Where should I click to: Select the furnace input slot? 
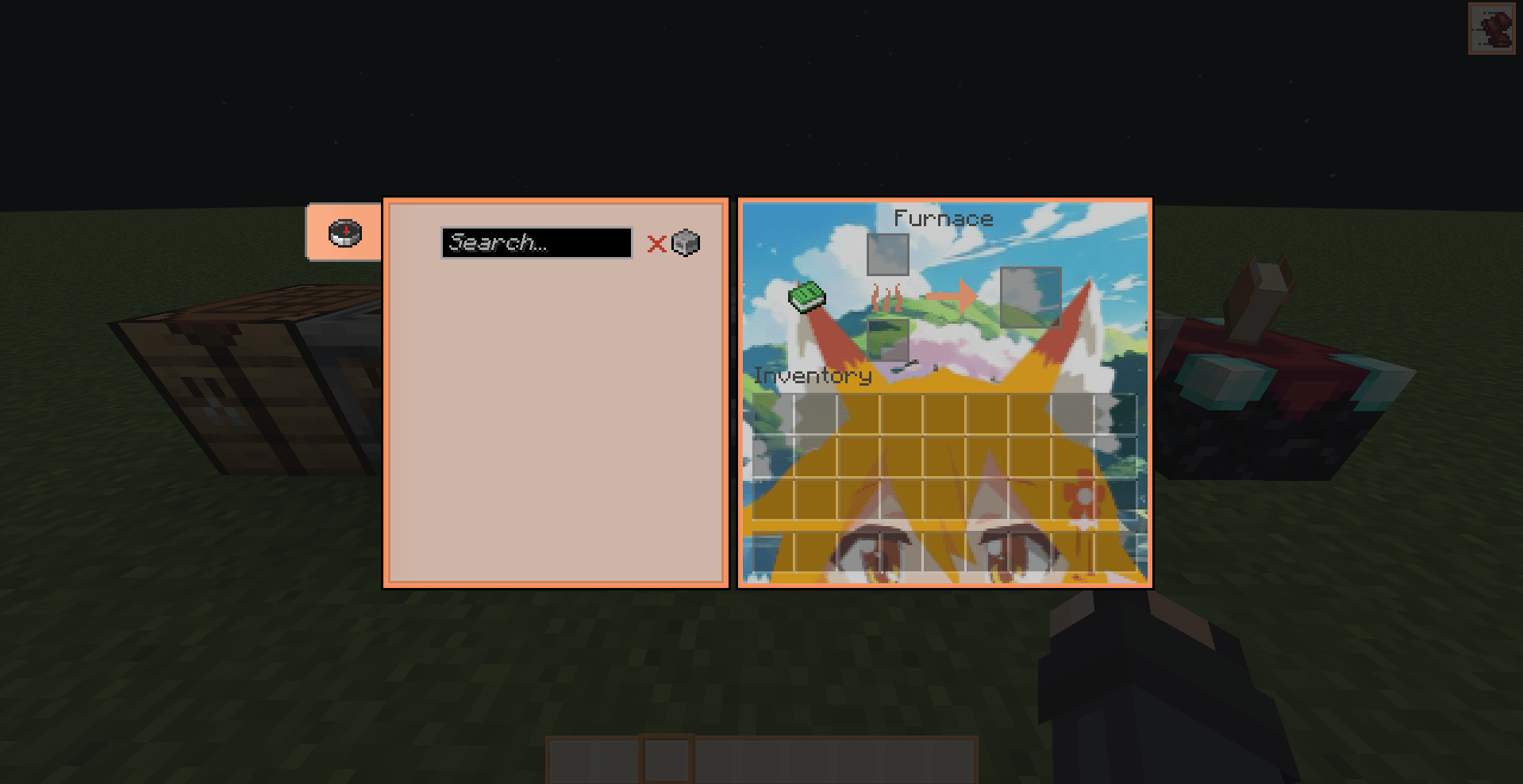886,254
